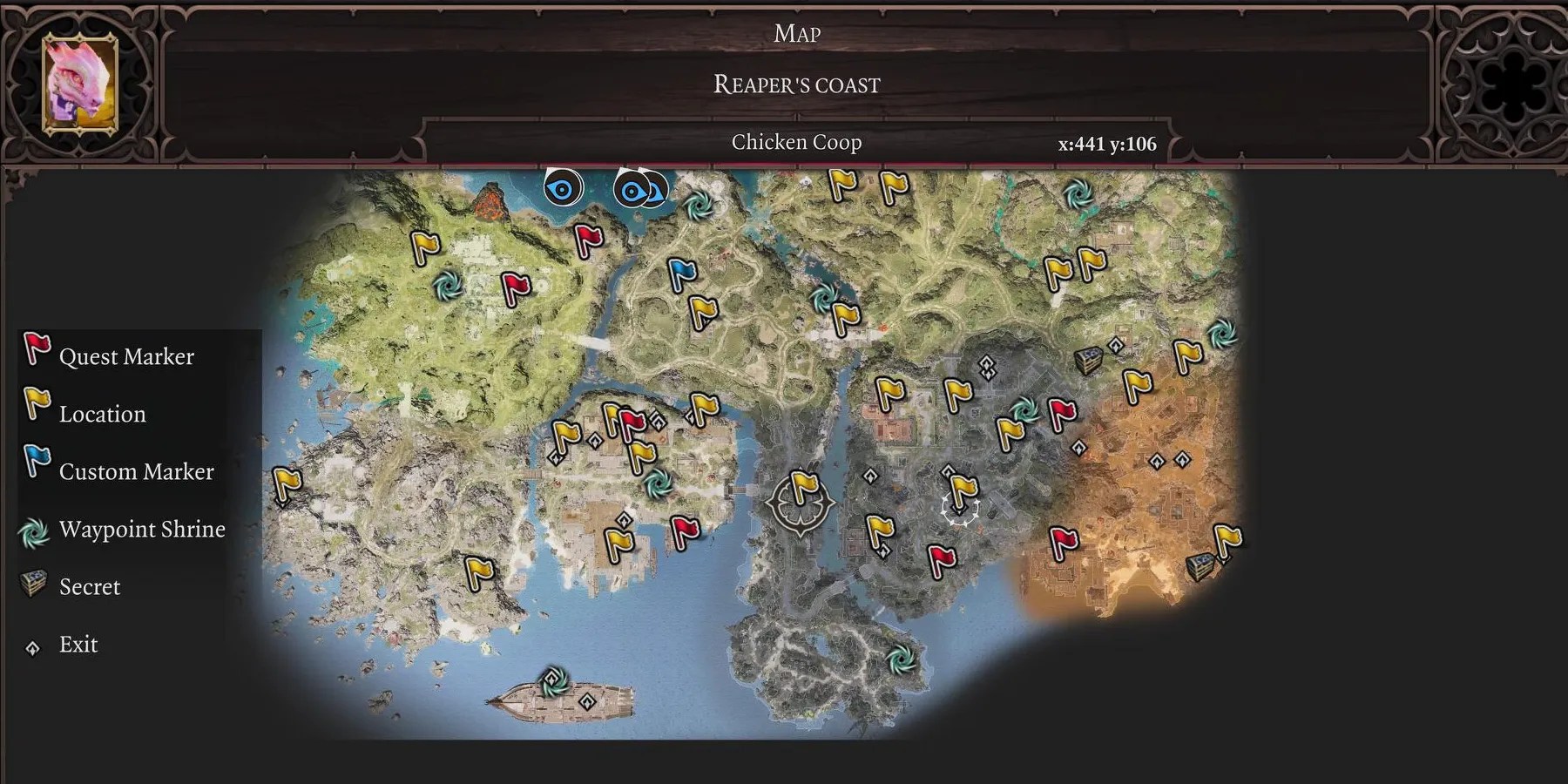Screen dimensions: 1568x784
Task: Click the Secret treasure chest icon in the legend
Action: pyautogui.click(x=31, y=585)
